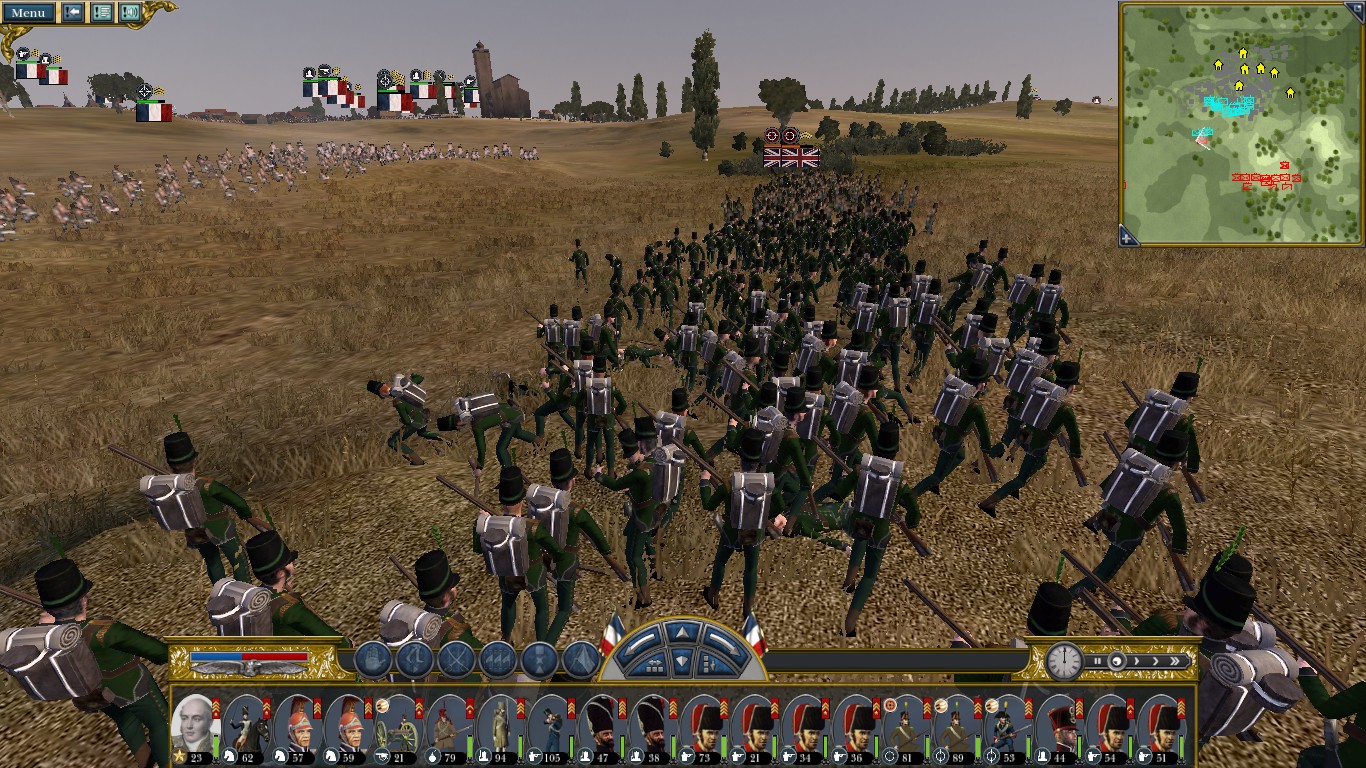
Task: Set battle speed to fastest
Action: [1175, 661]
